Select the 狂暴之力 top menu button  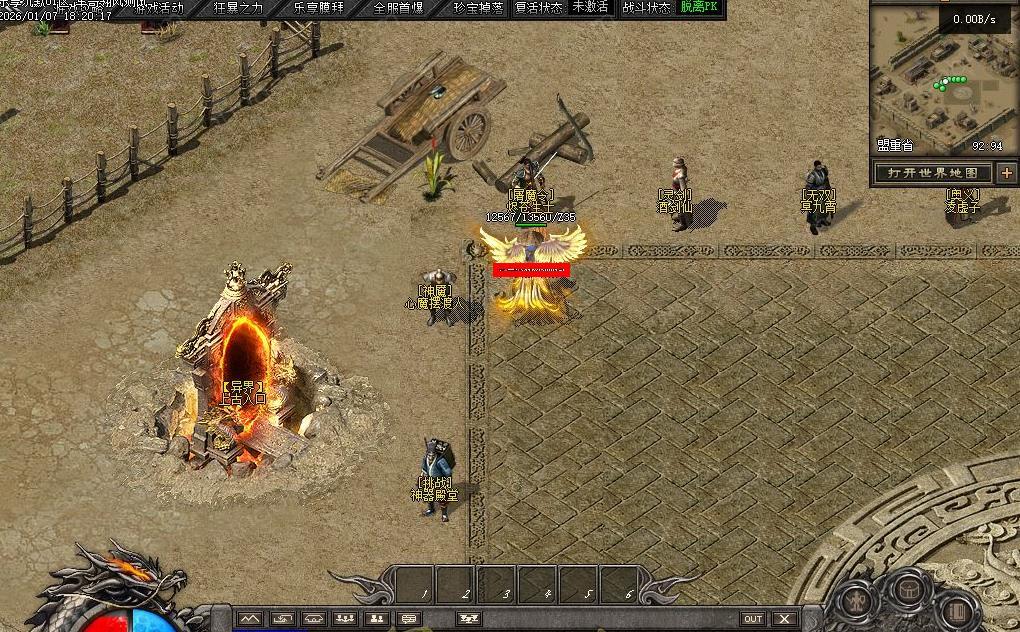point(238,8)
